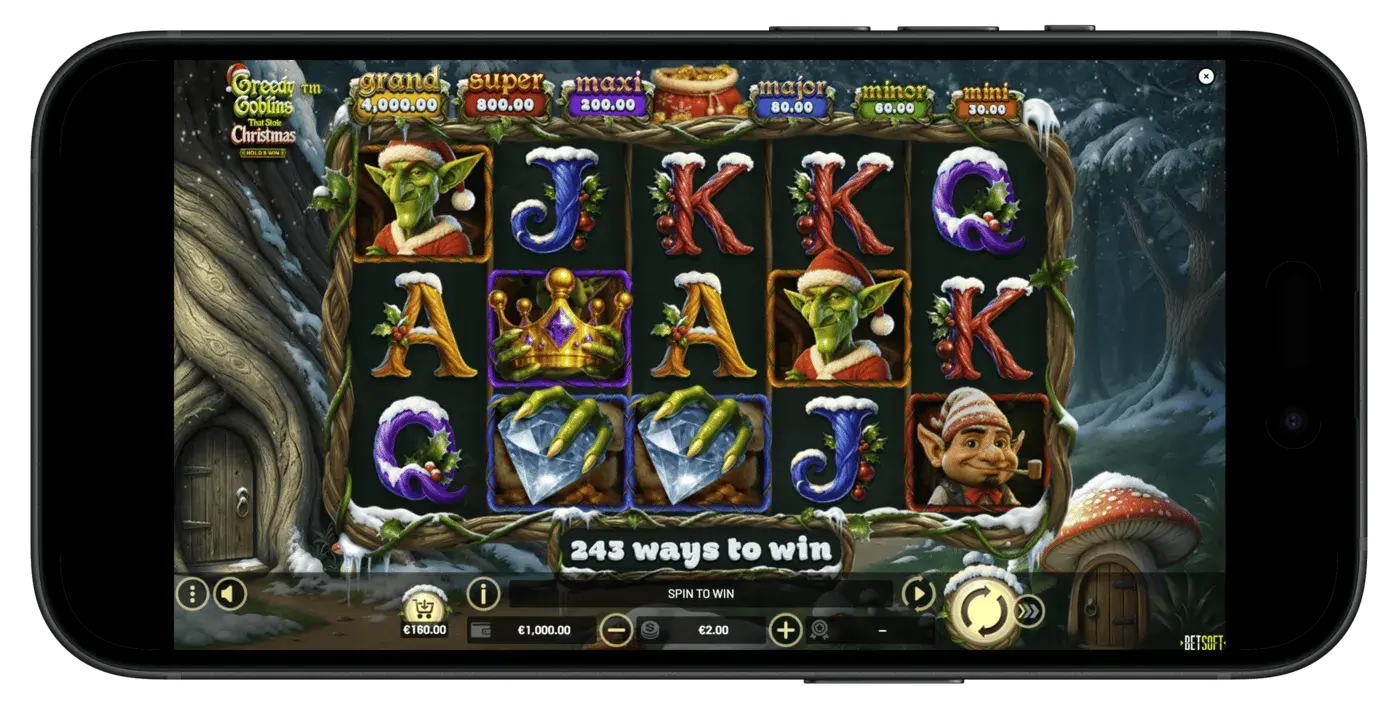The image size is (1398, 710).
Task: Toggle sound with the speaker icon
Action: click(x=229, y=594)
